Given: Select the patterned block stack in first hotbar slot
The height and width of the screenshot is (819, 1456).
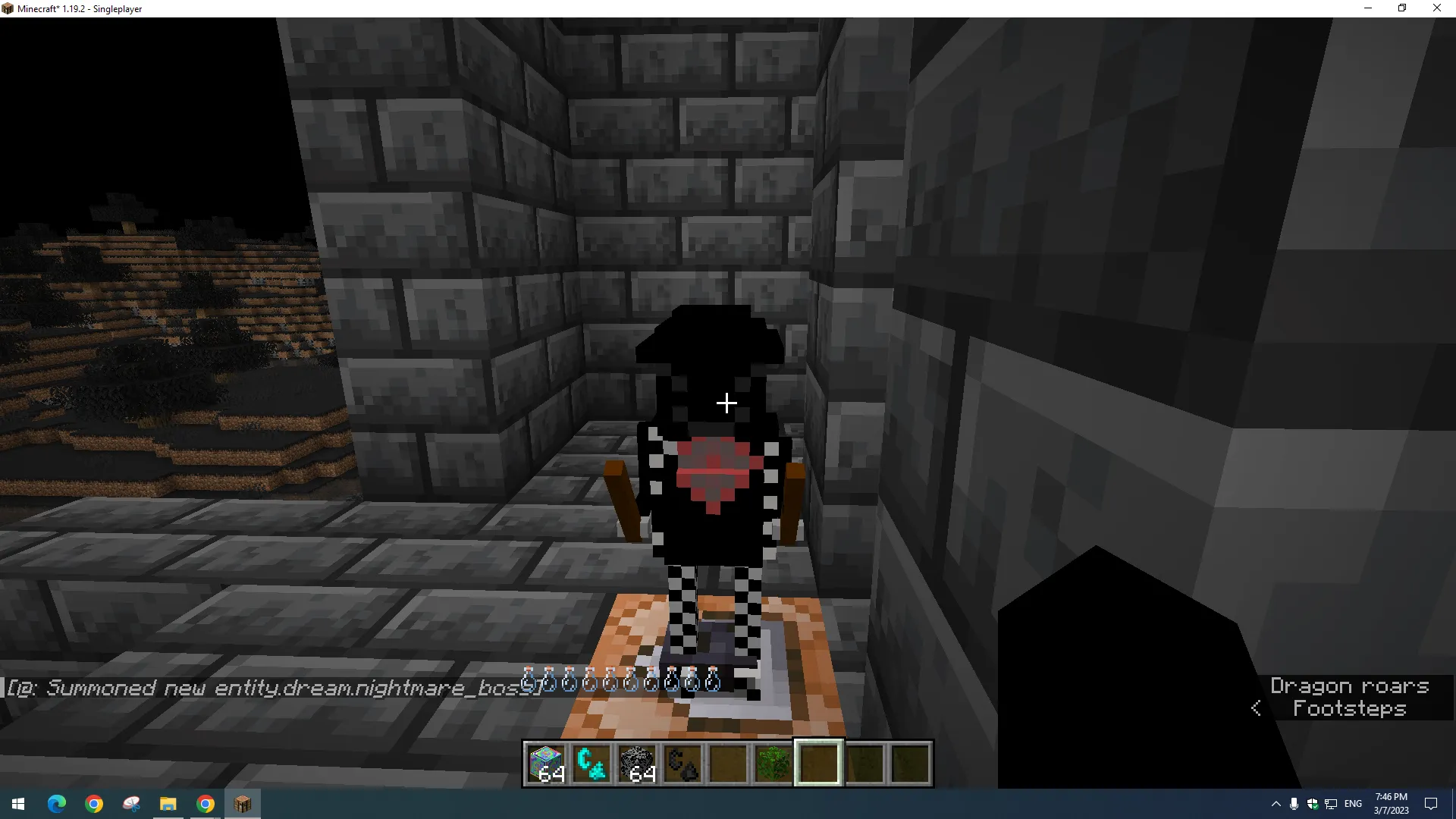Looking at the screenshot, I should (546, 764).
